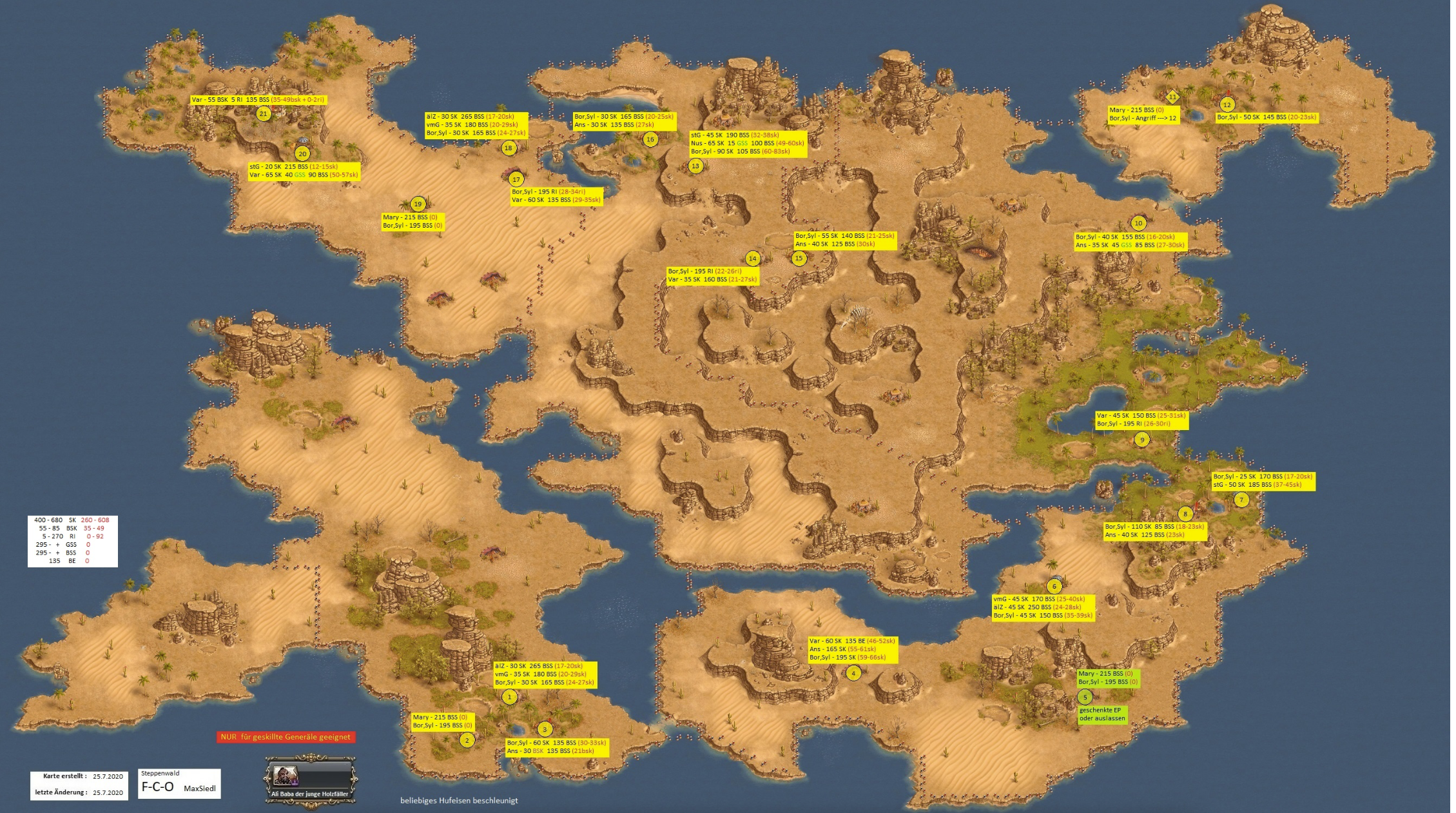1456x813 pixels.
Task: Click the camp marker numbered 2
Action: point(467,740)
